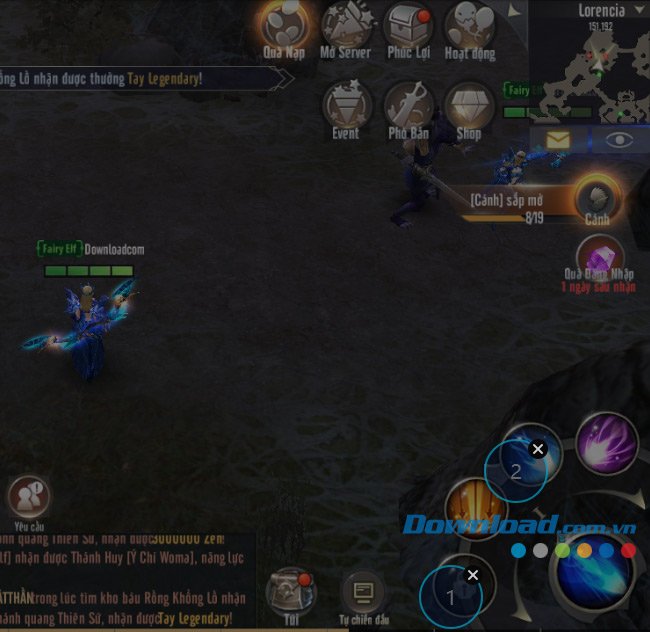Expand the Lorencia map dropdown arrow
This screenshot has width=650, height=632.
coord(514,12)
